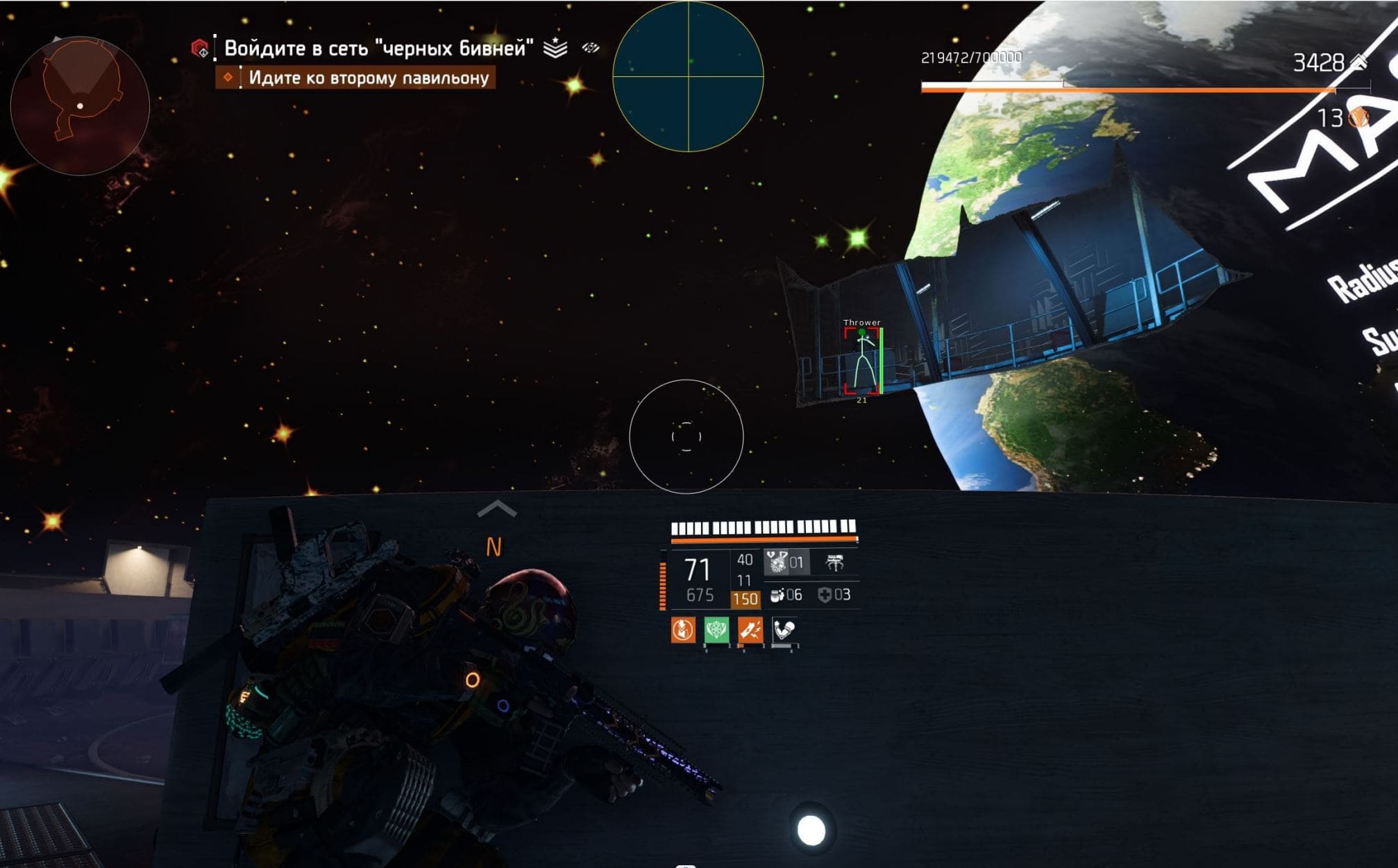This screenshot has width=1398, height=868.
Task: Click the mechanical claw specialization icon
Action: click(x=835, y=563)
